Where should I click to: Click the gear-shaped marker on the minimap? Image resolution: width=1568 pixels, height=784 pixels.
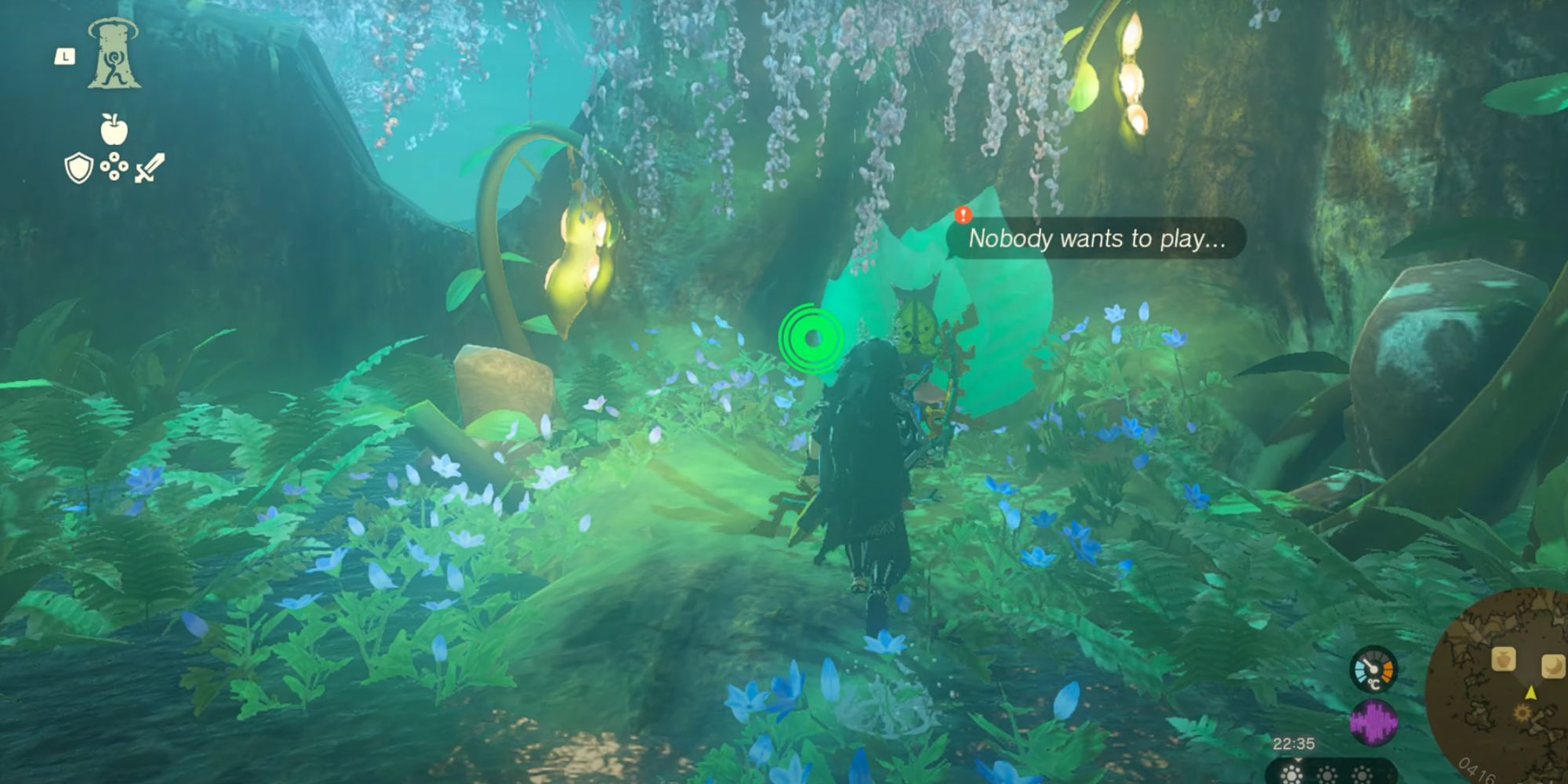1522,713
